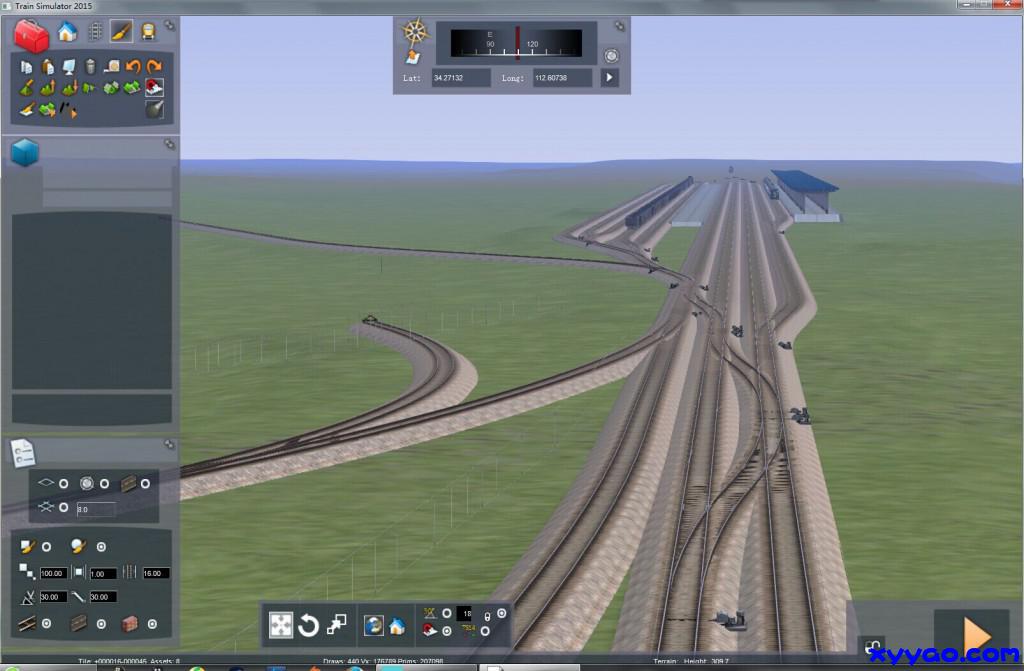The image size is (1024, 671).
Task: Open the checklist options panel
Action: (x=22, y=453)
